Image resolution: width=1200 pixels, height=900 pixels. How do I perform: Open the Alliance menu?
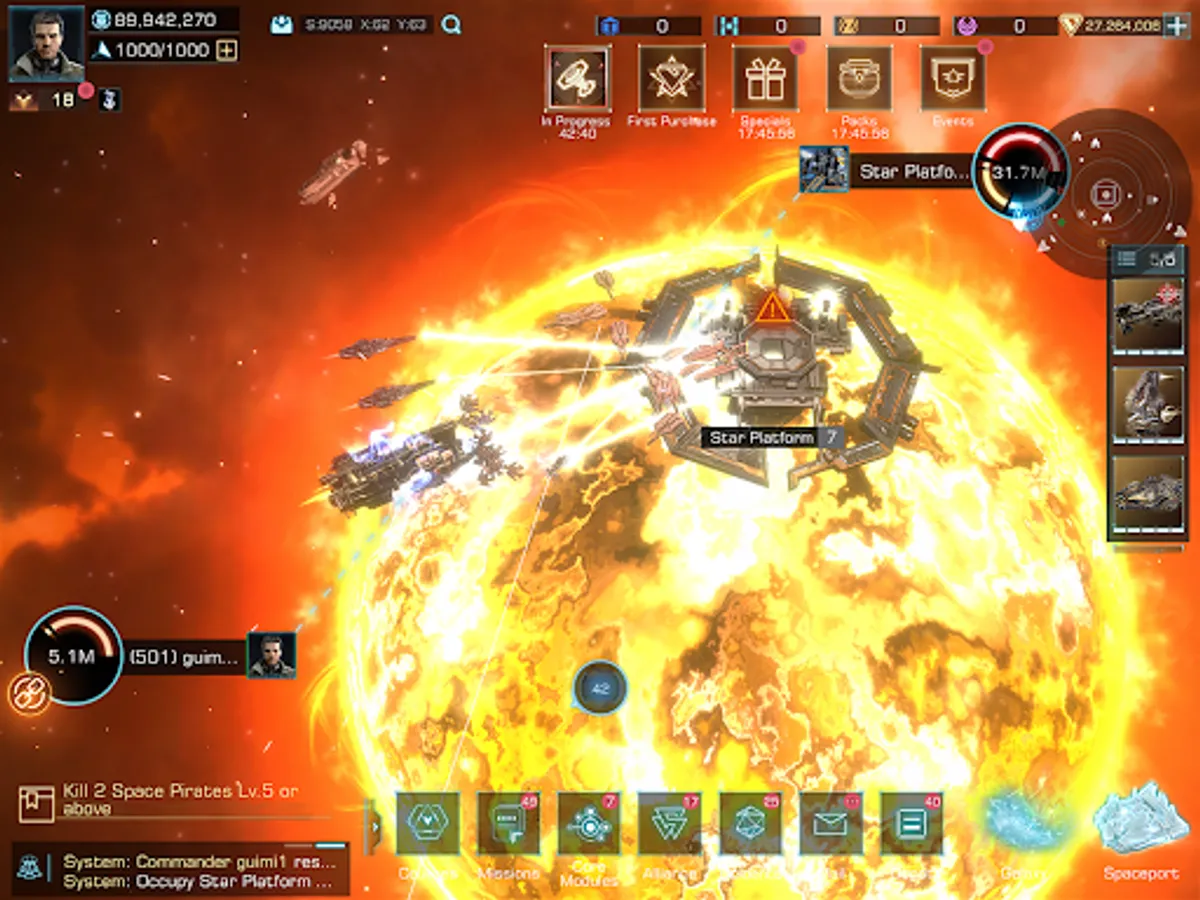[x=669, y=824]
